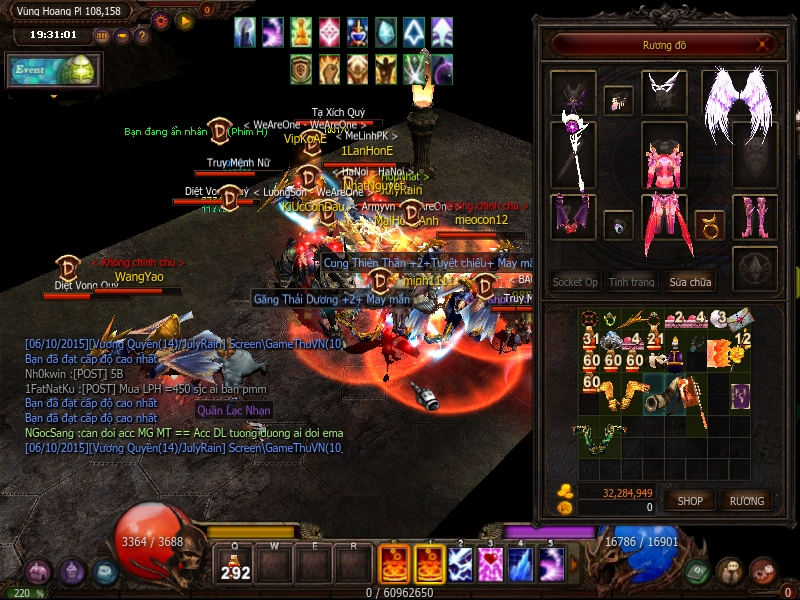This screenshot has height=600, width=800.
Task: Click the equipped pink boots slot
Action: click(754, 217)
